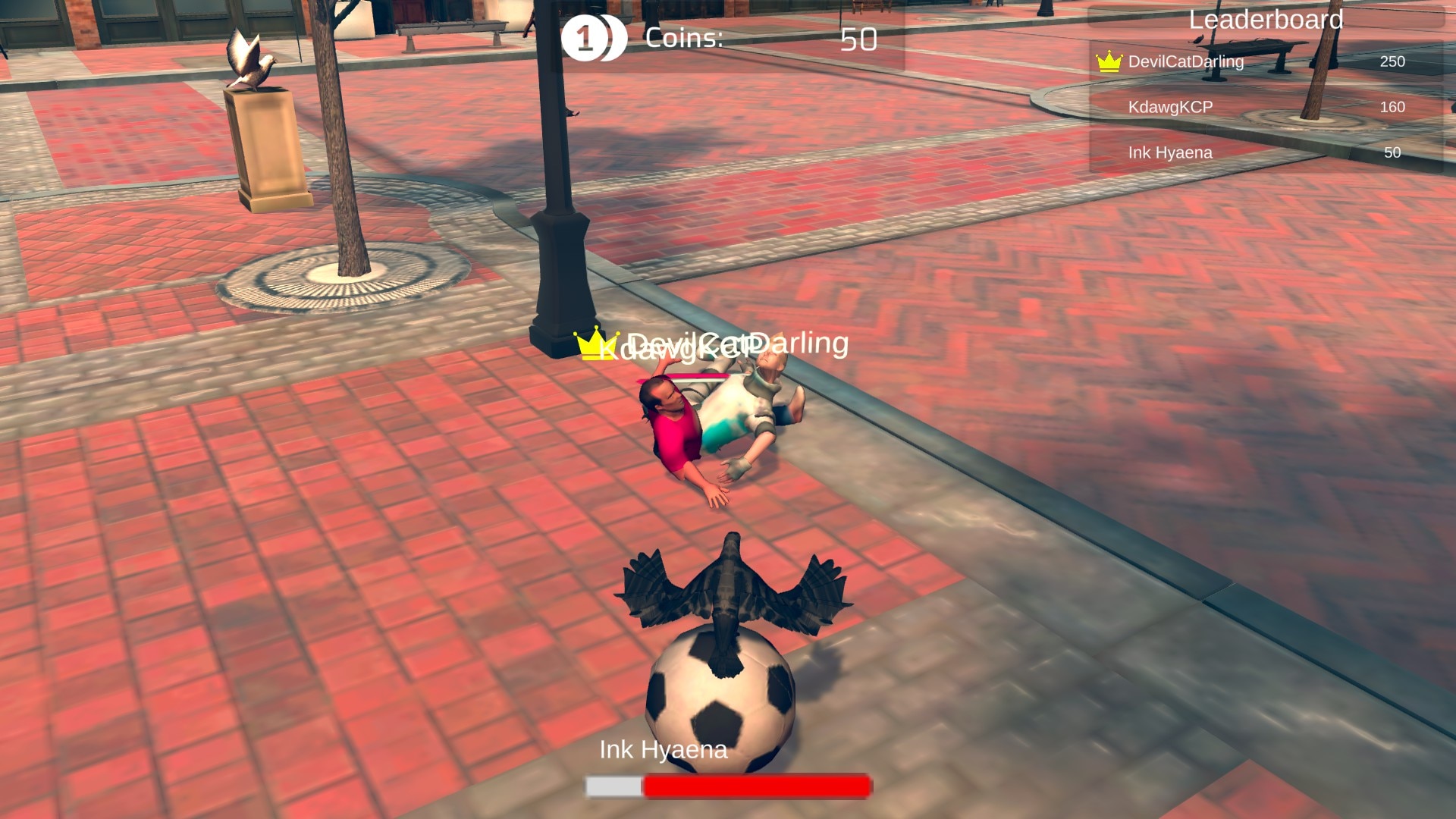Choose the KdawgKCP leaderboard row

[1170, 107]
